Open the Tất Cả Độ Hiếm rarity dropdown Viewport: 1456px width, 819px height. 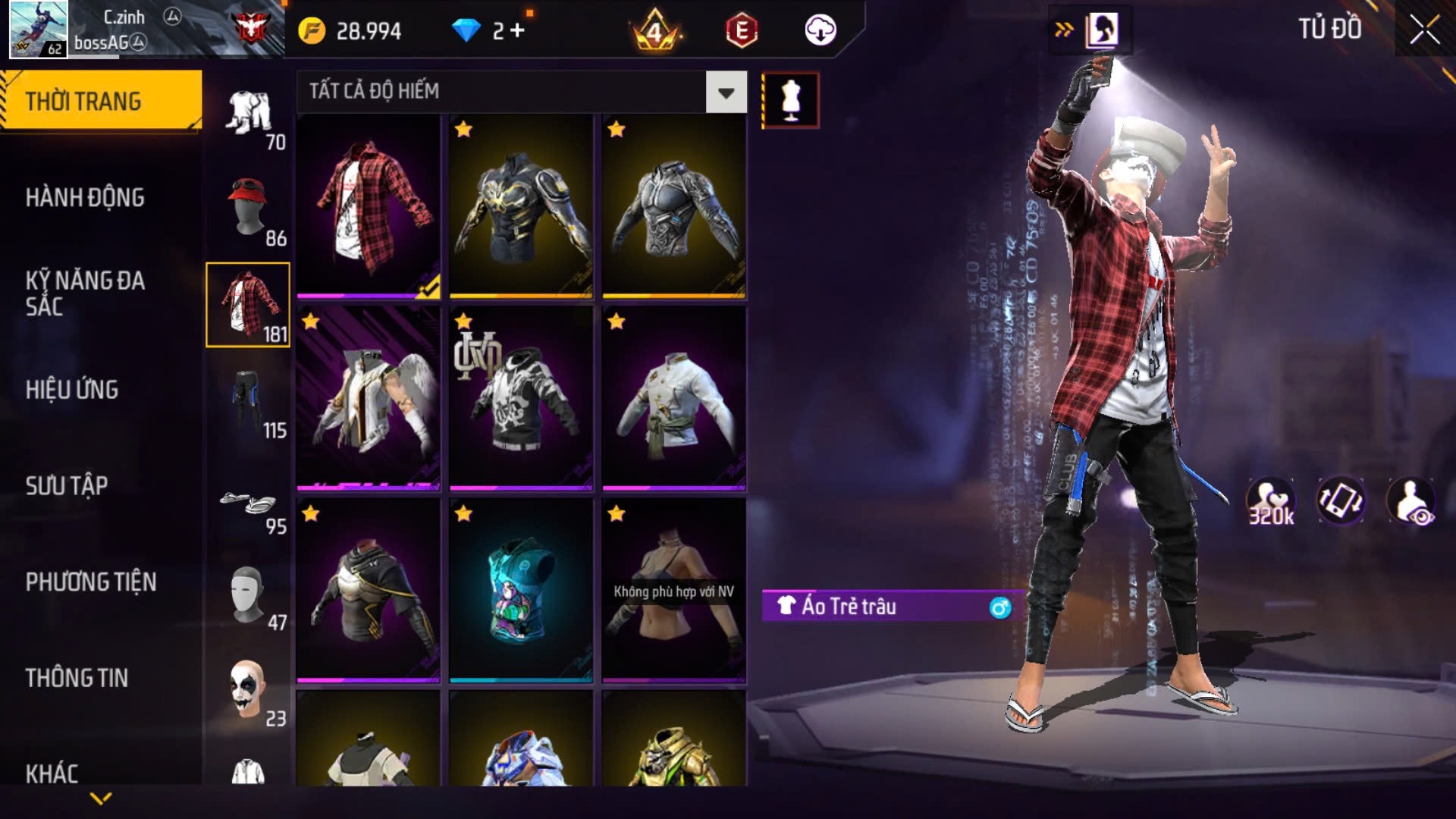pyautogui.click(x=726, y=93)
